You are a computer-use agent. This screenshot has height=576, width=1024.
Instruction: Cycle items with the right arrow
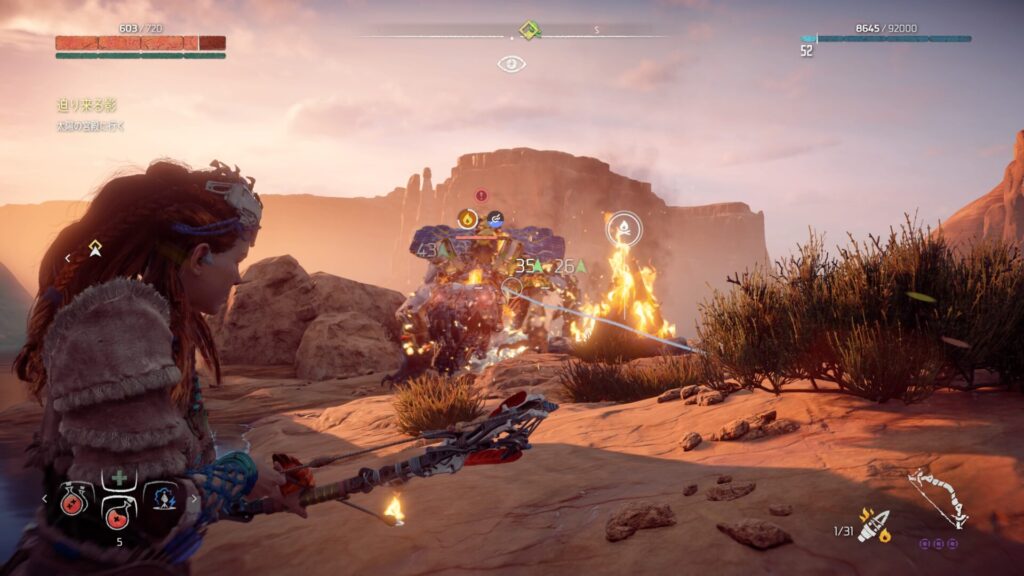[x=192, y=497]
